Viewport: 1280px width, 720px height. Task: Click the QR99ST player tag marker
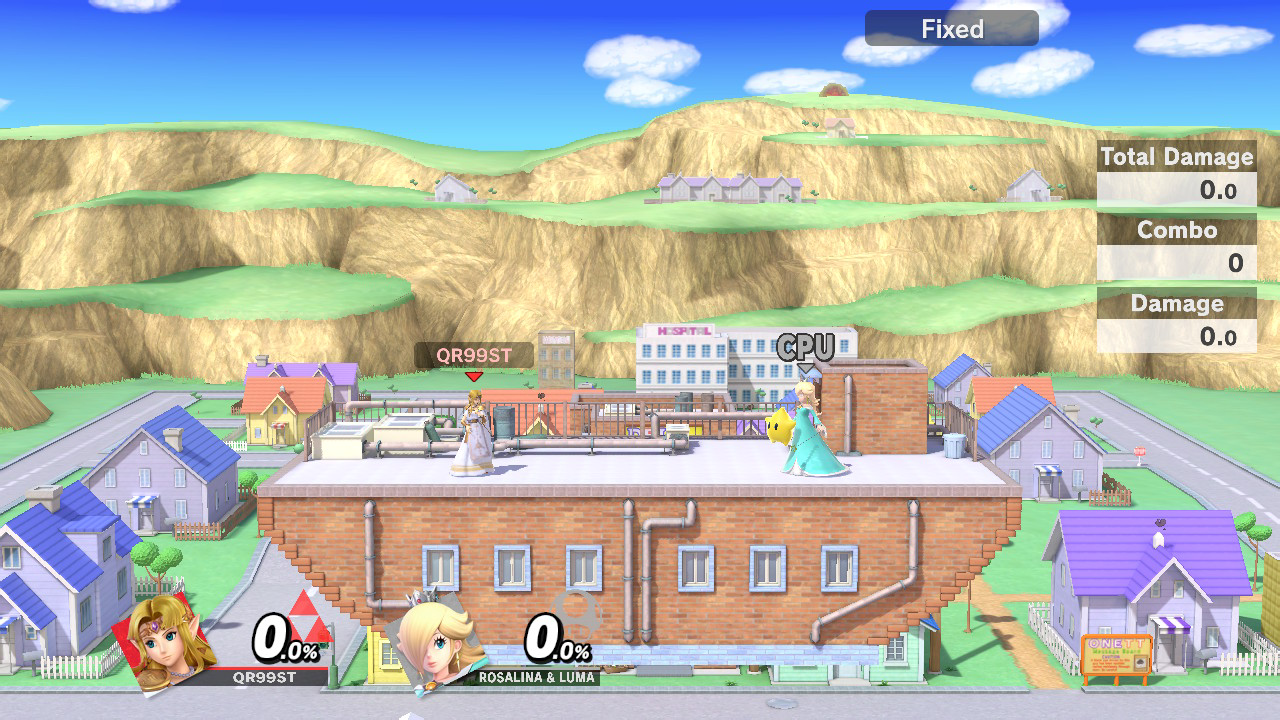(x=474, y=356)
